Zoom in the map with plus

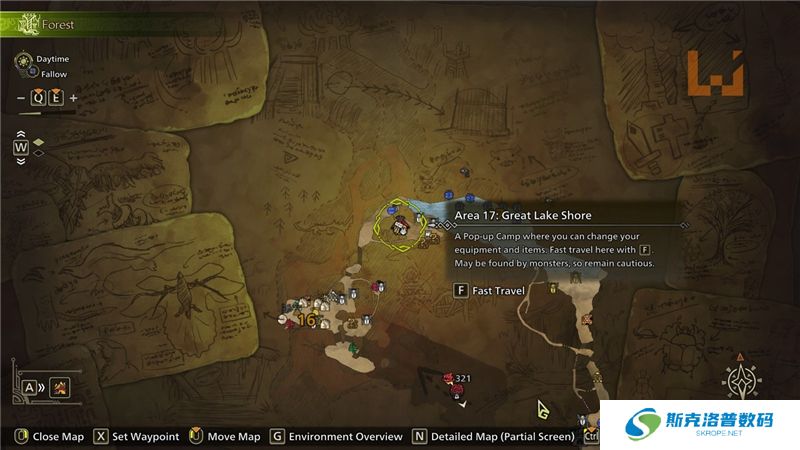73,98
